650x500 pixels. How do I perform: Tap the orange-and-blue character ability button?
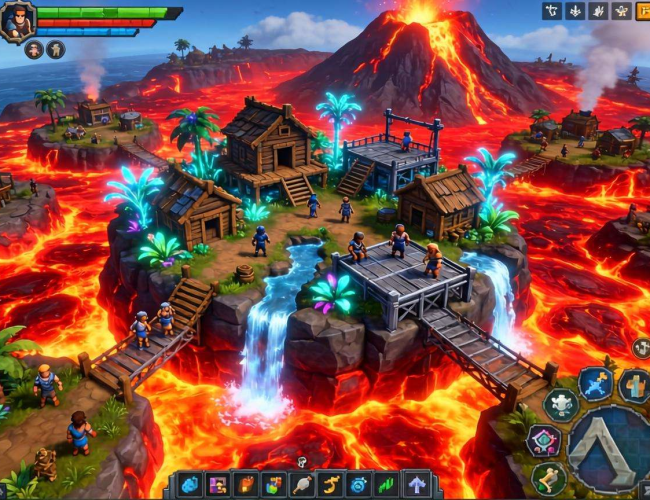pyautogui.click(x=634, y=385)
